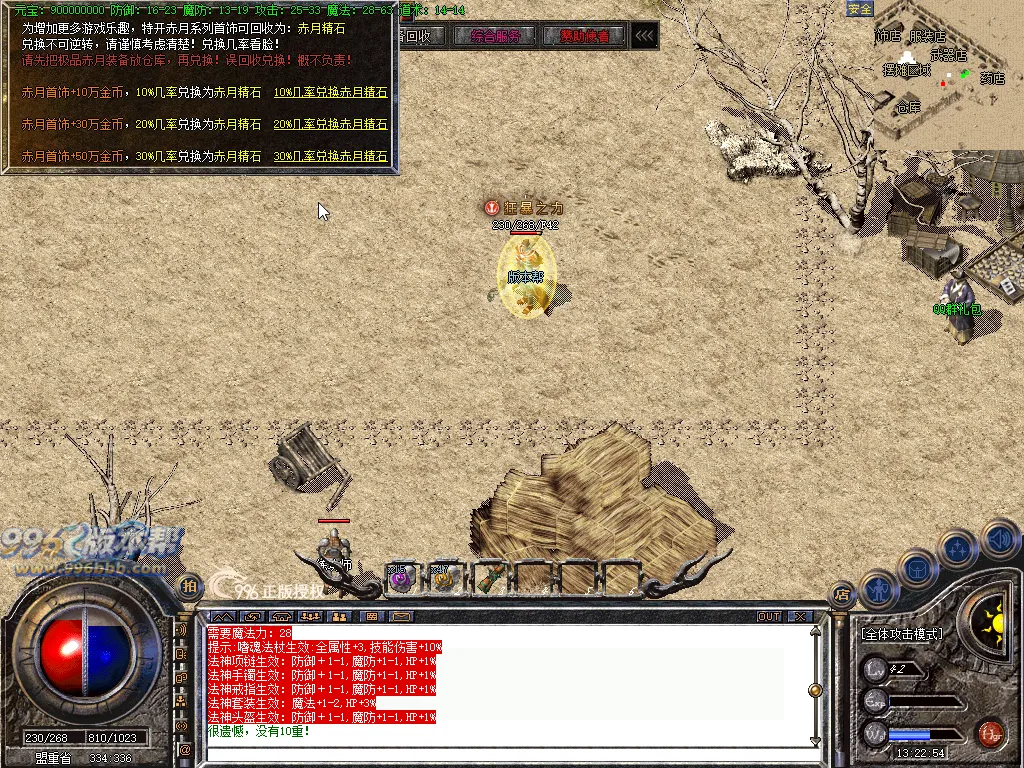Open the skills sparkle round button
Viewport: 1024px width, 768px height.
tap(957, 549)
